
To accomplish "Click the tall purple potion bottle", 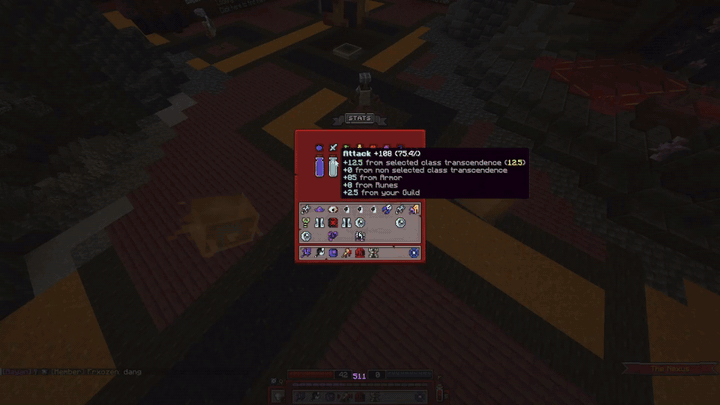I will 319,168.
